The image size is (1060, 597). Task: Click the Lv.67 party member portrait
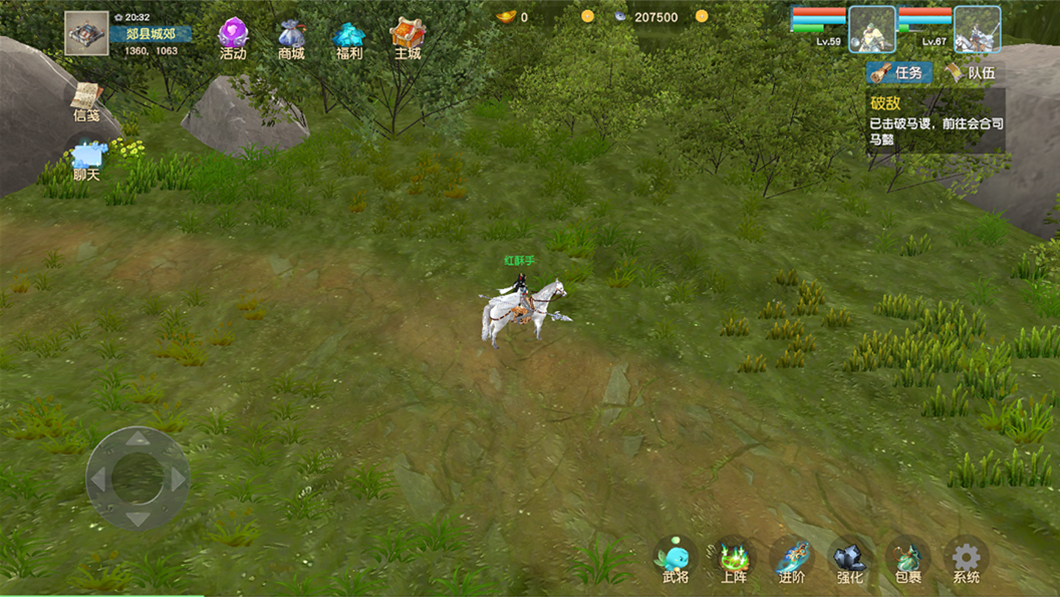(x=977, y=29)
